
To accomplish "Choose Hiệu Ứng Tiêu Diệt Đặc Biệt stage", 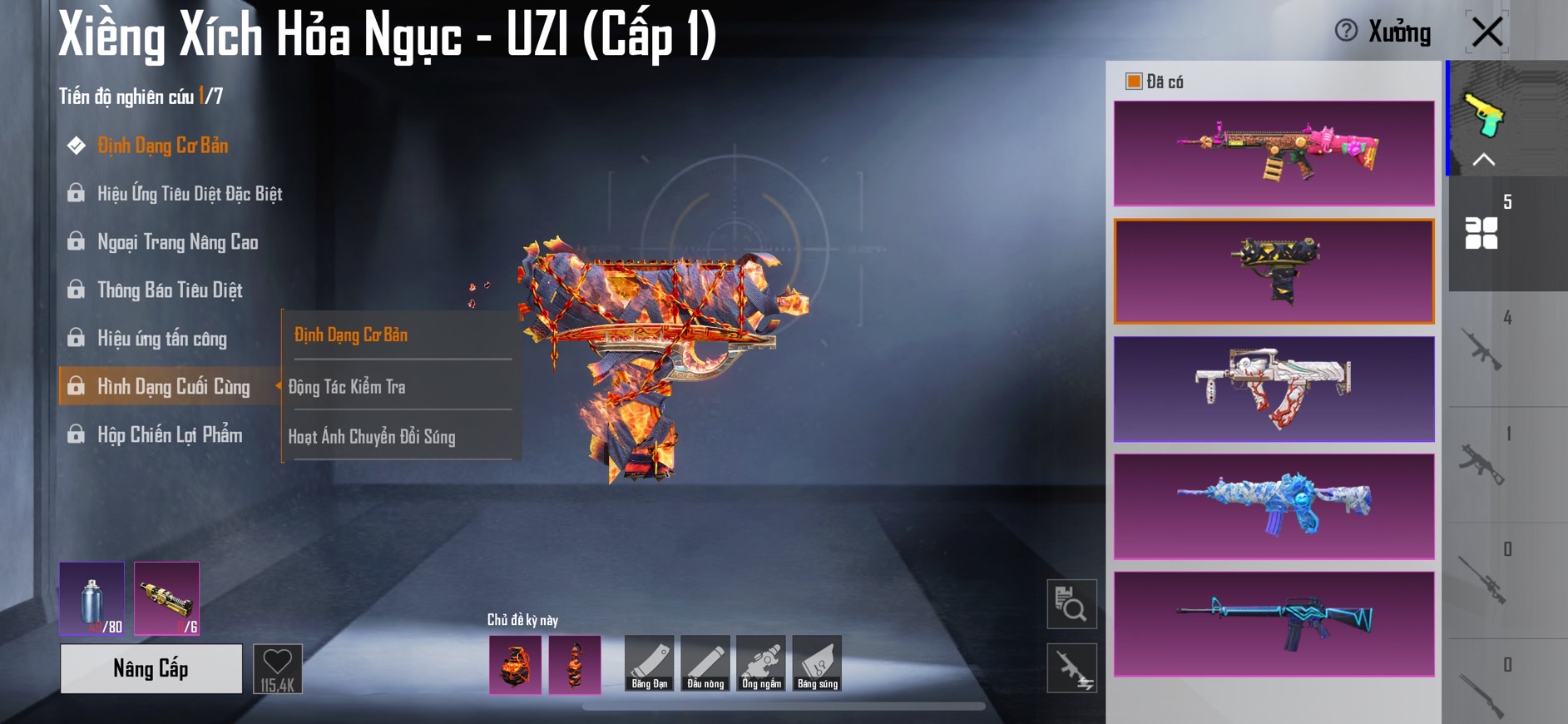I will click(x=189, y=194).
